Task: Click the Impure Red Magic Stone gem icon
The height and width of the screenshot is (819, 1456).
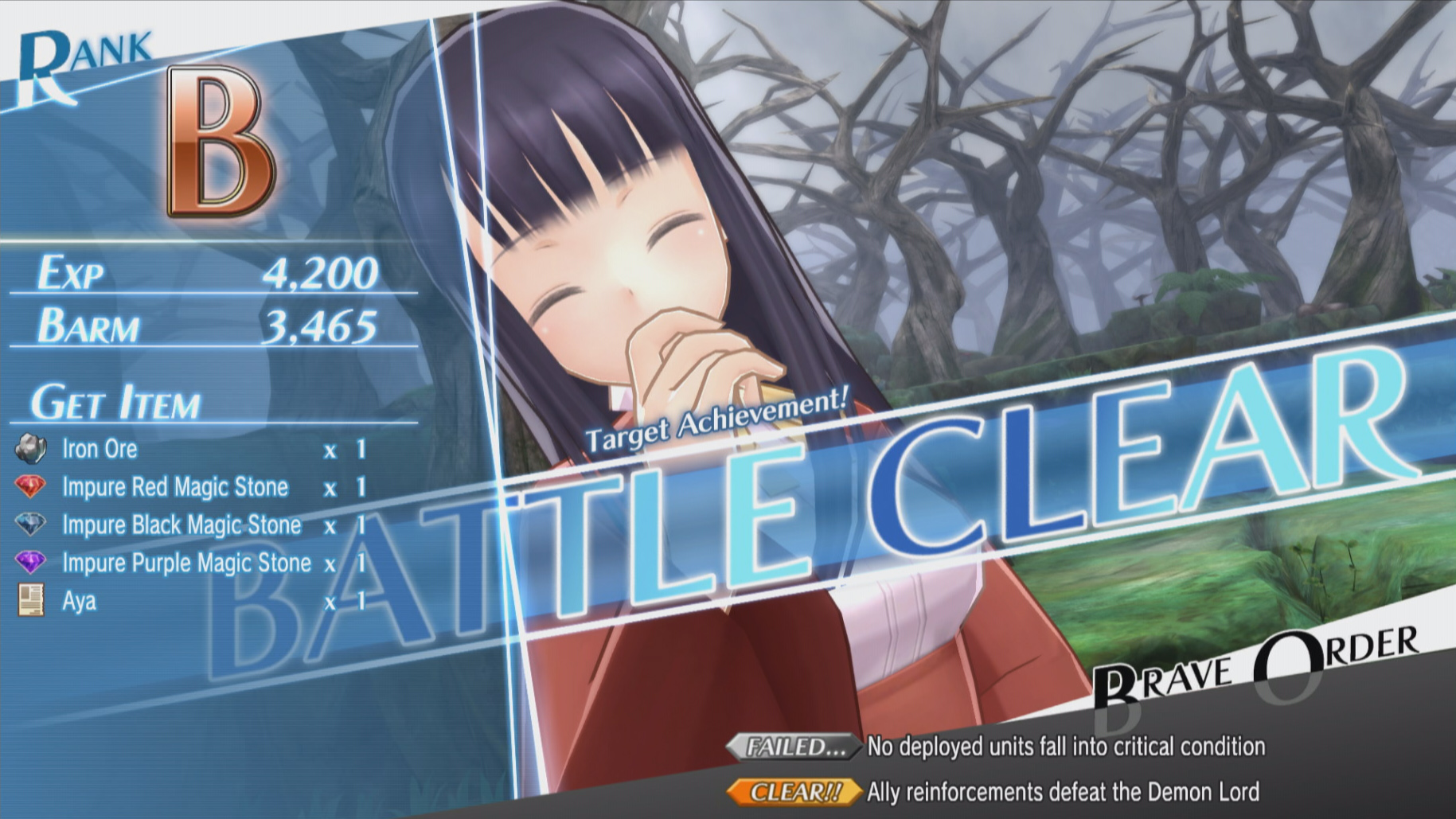Action: [30, 487]
